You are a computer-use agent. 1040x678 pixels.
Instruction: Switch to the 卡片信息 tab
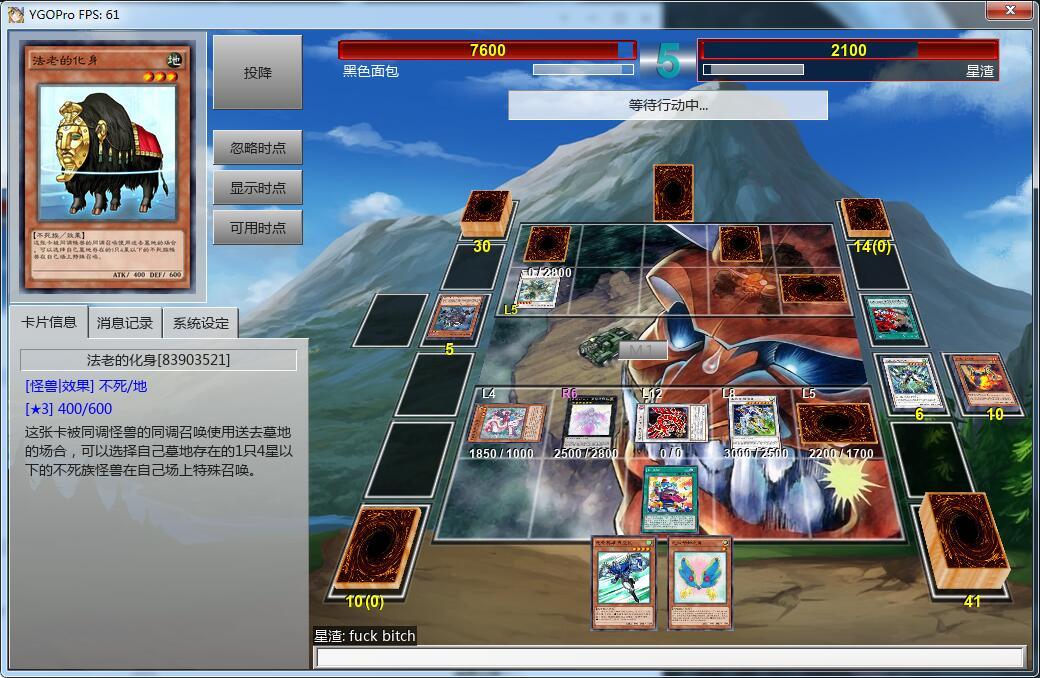point(49,322)
